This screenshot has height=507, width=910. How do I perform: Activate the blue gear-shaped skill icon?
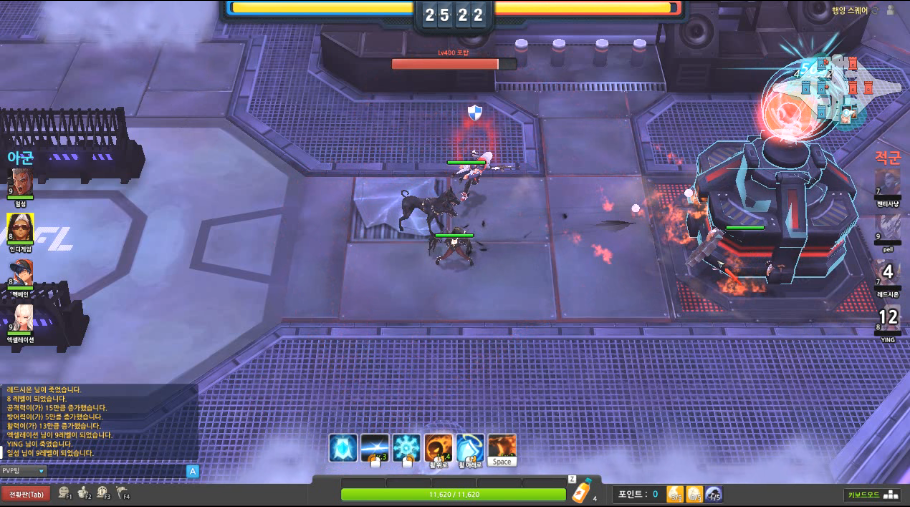click(x=406, y=447)
